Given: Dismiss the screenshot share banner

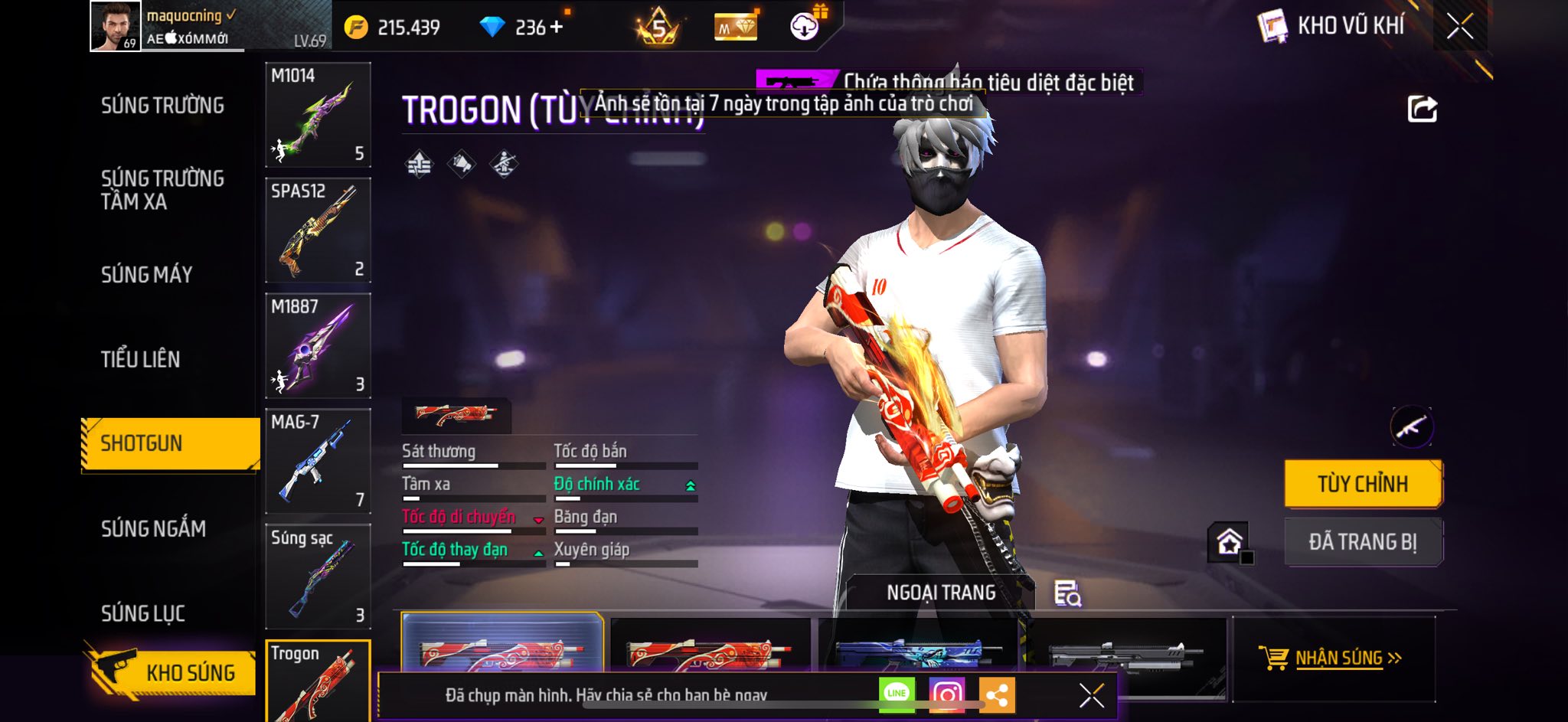Looking at the screenshot, I should pos(1091,695).
